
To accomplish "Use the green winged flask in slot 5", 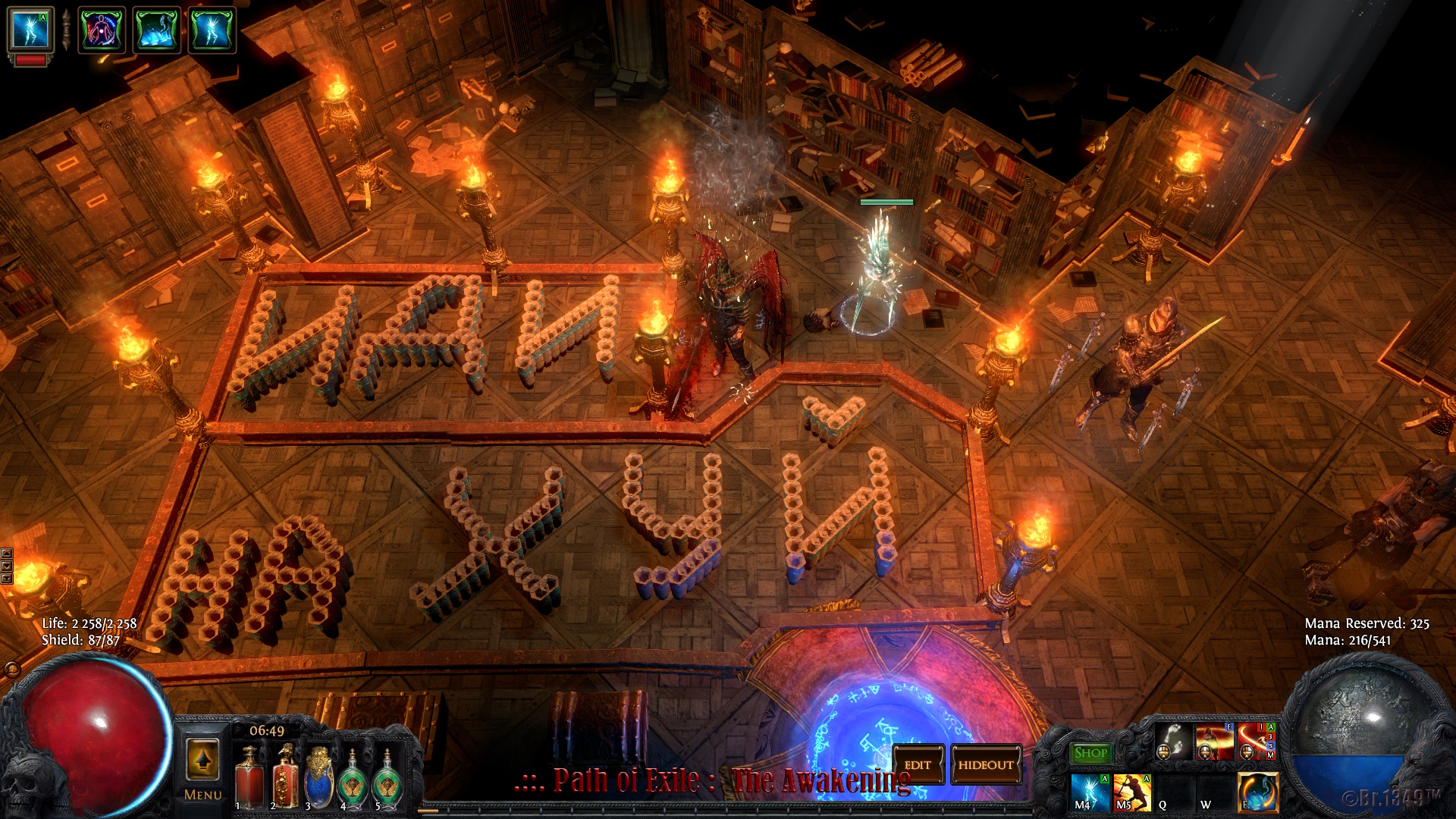I will tap(388, 780).
